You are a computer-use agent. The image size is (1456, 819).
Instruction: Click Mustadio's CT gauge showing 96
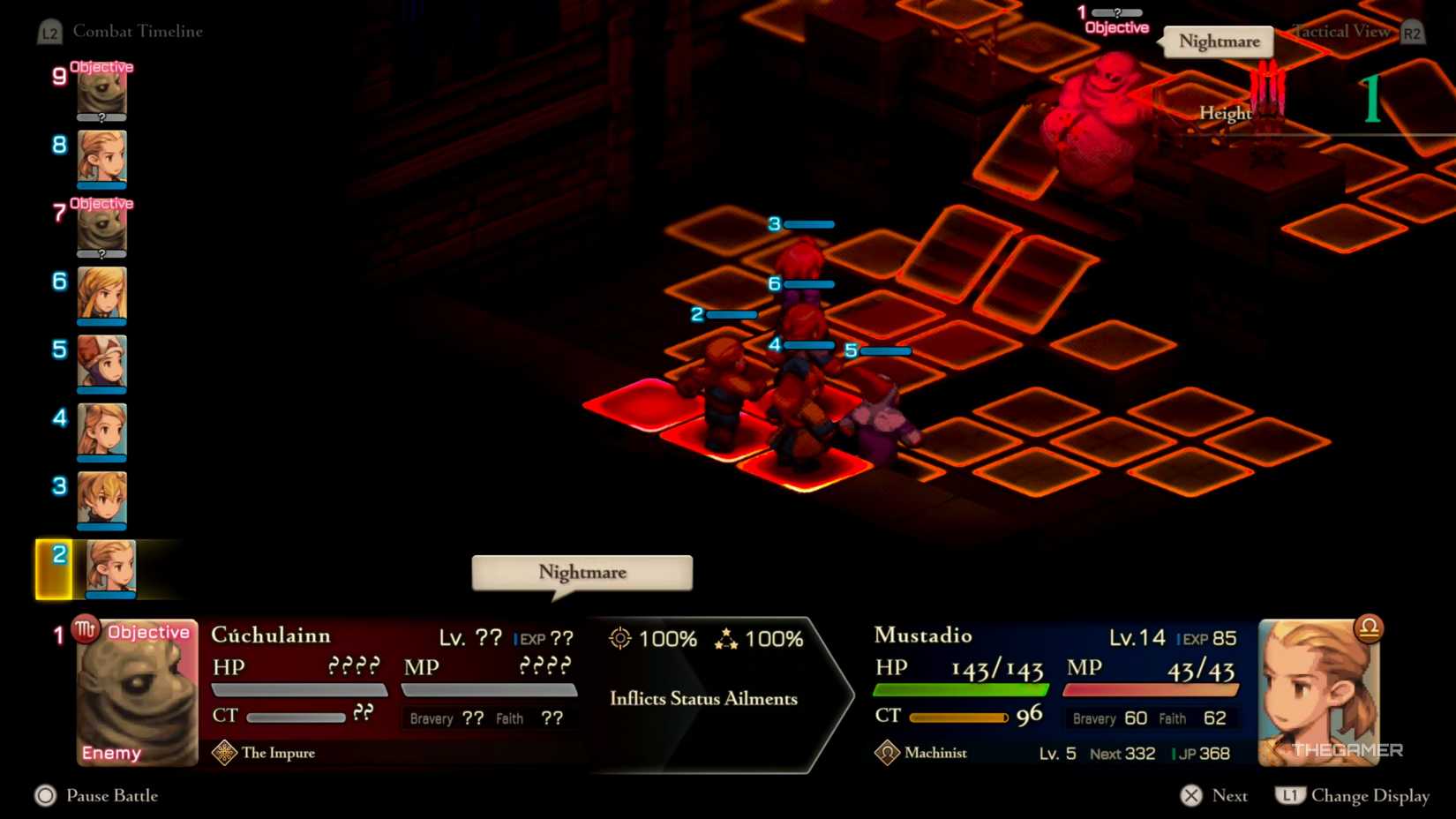tap(962, 716)
